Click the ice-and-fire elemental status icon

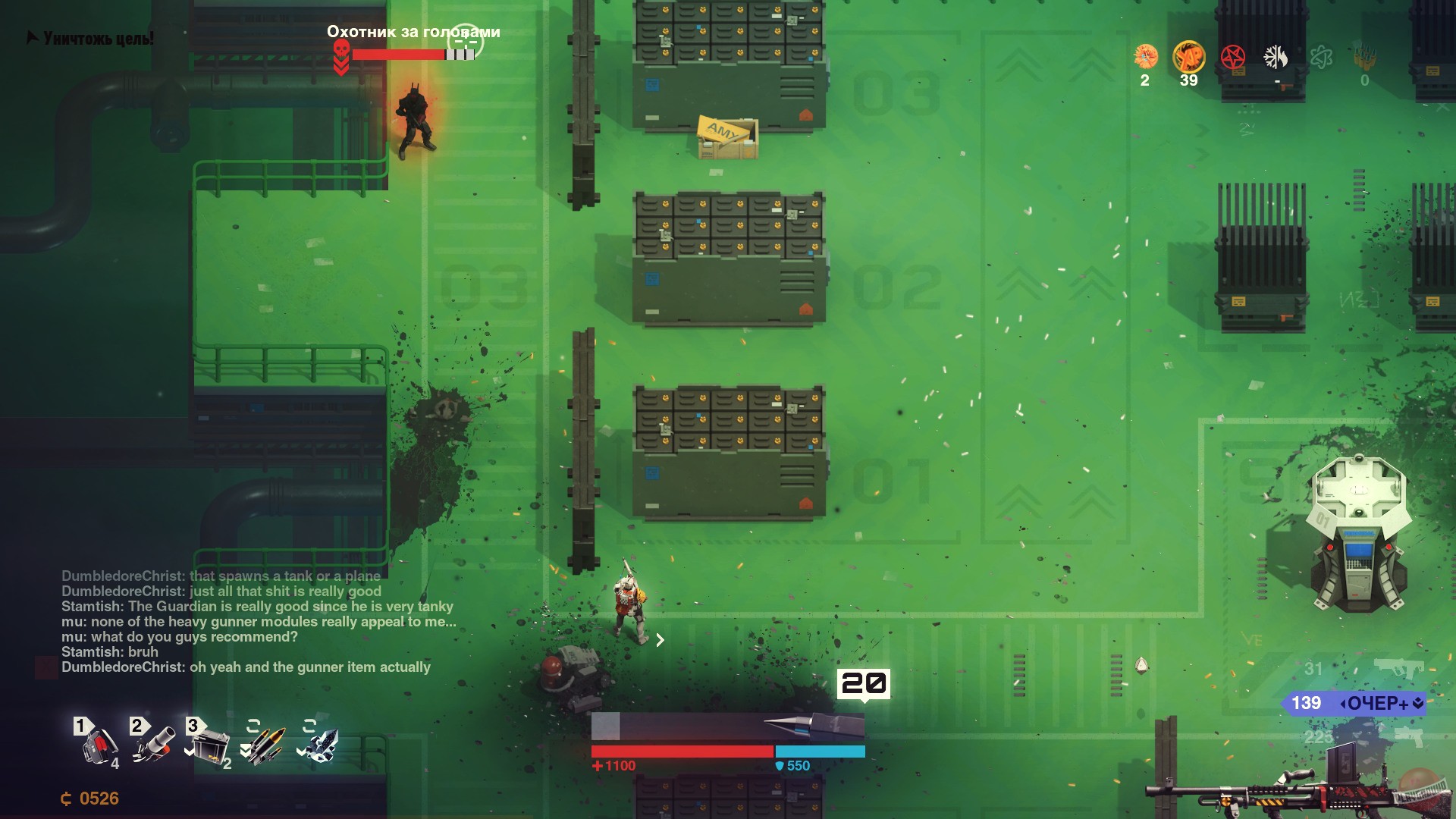point(1276,56)
